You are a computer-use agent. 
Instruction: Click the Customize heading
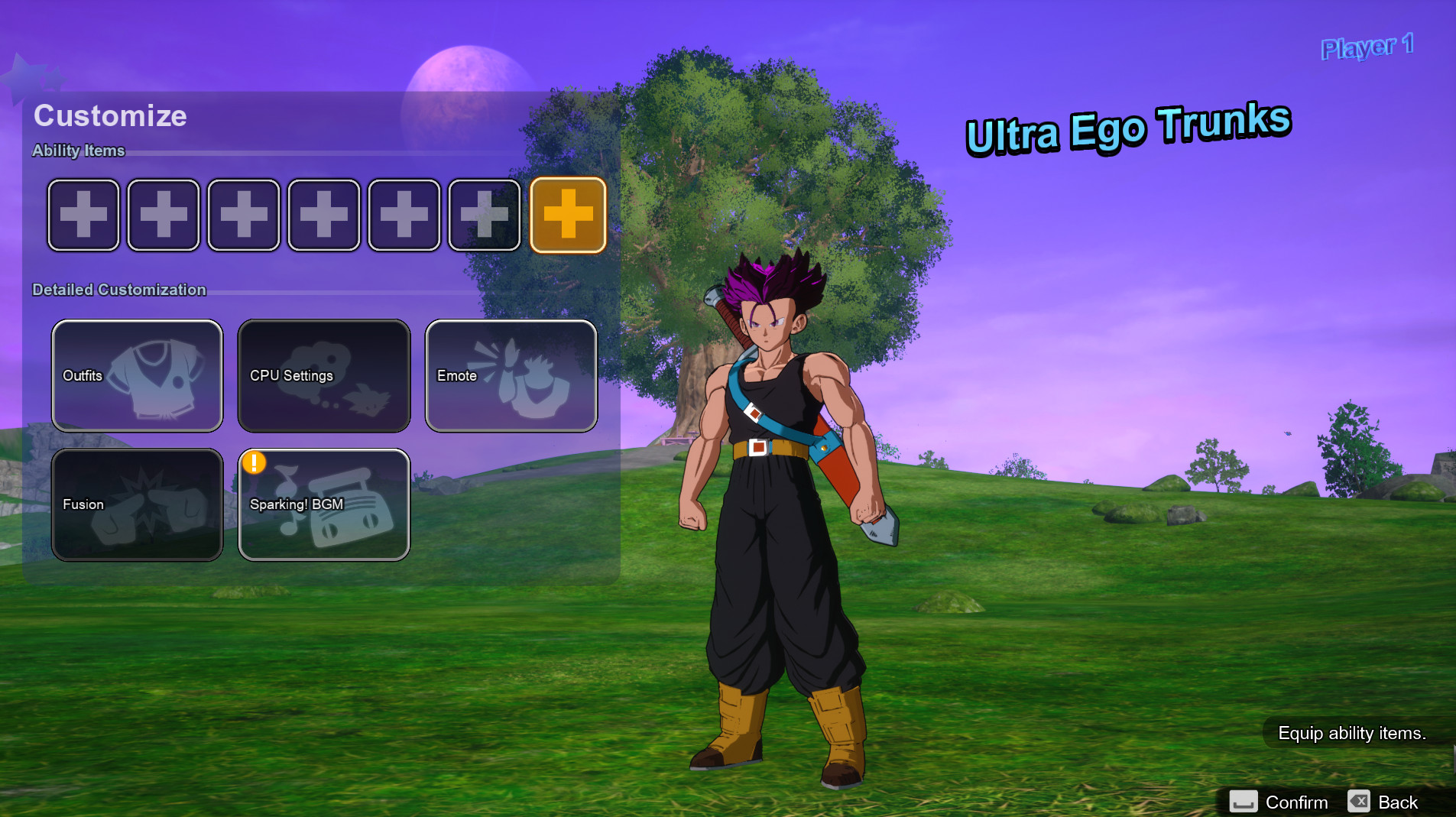pyautogui.click(x=110, y=116)
